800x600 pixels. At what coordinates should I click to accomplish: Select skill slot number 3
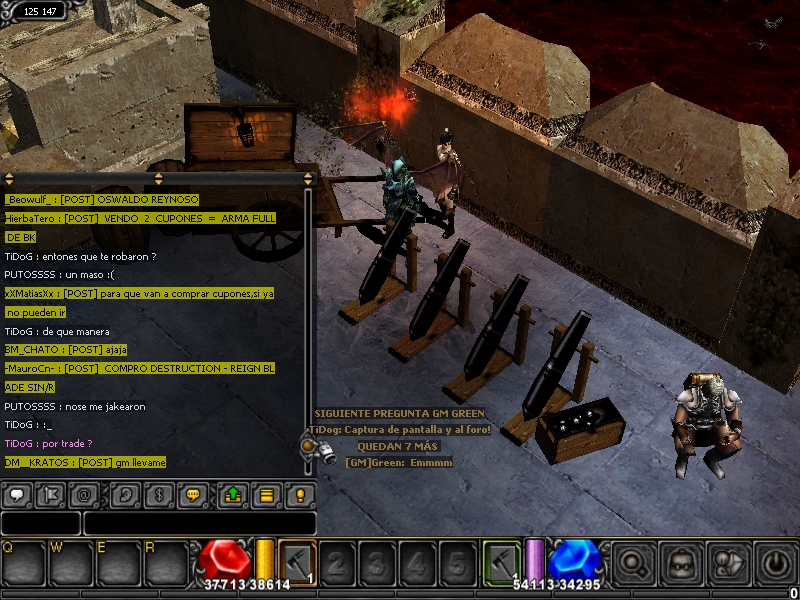tap(377, 564)
